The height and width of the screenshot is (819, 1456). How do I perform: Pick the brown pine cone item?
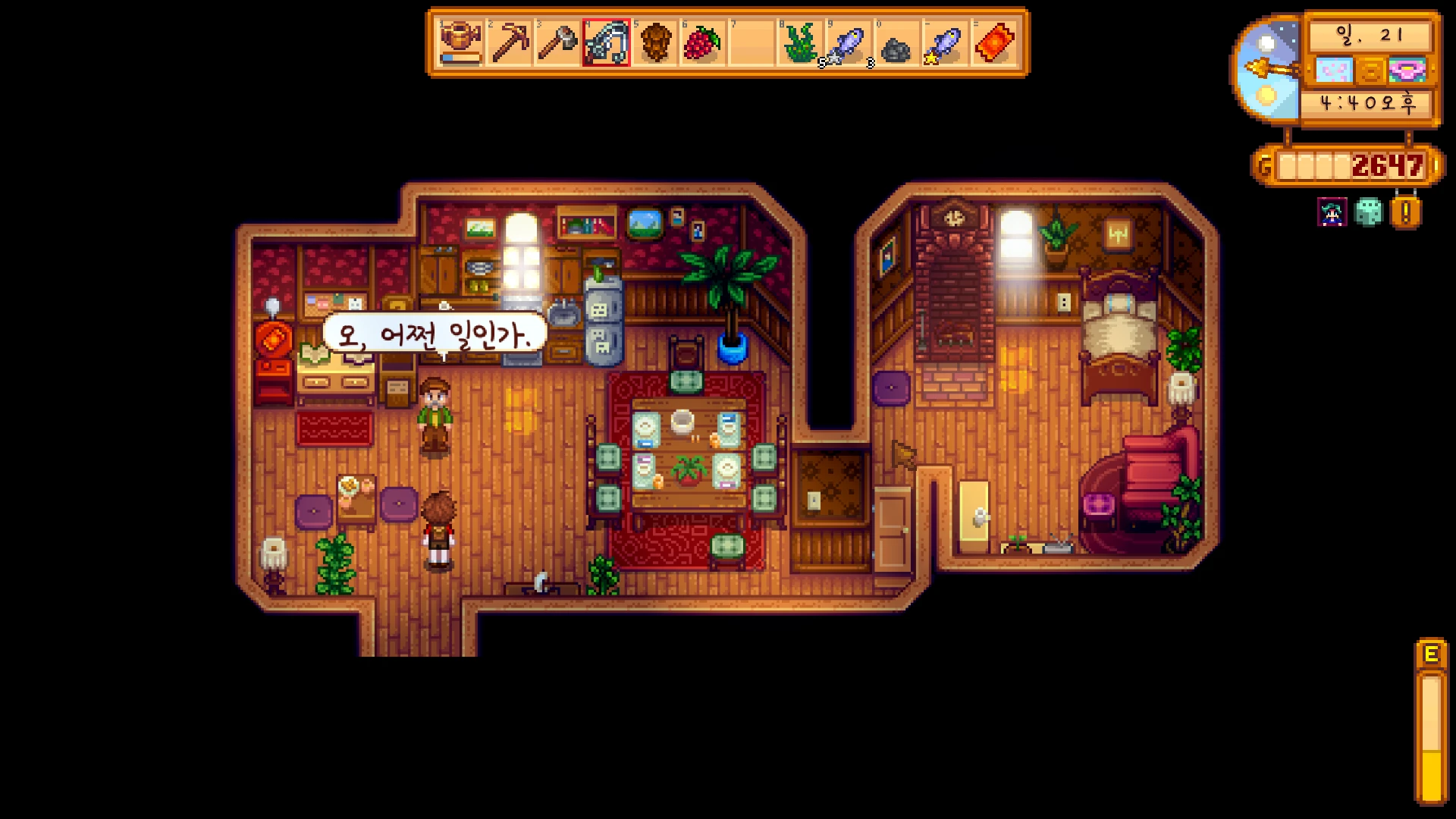tap(655, 43)
